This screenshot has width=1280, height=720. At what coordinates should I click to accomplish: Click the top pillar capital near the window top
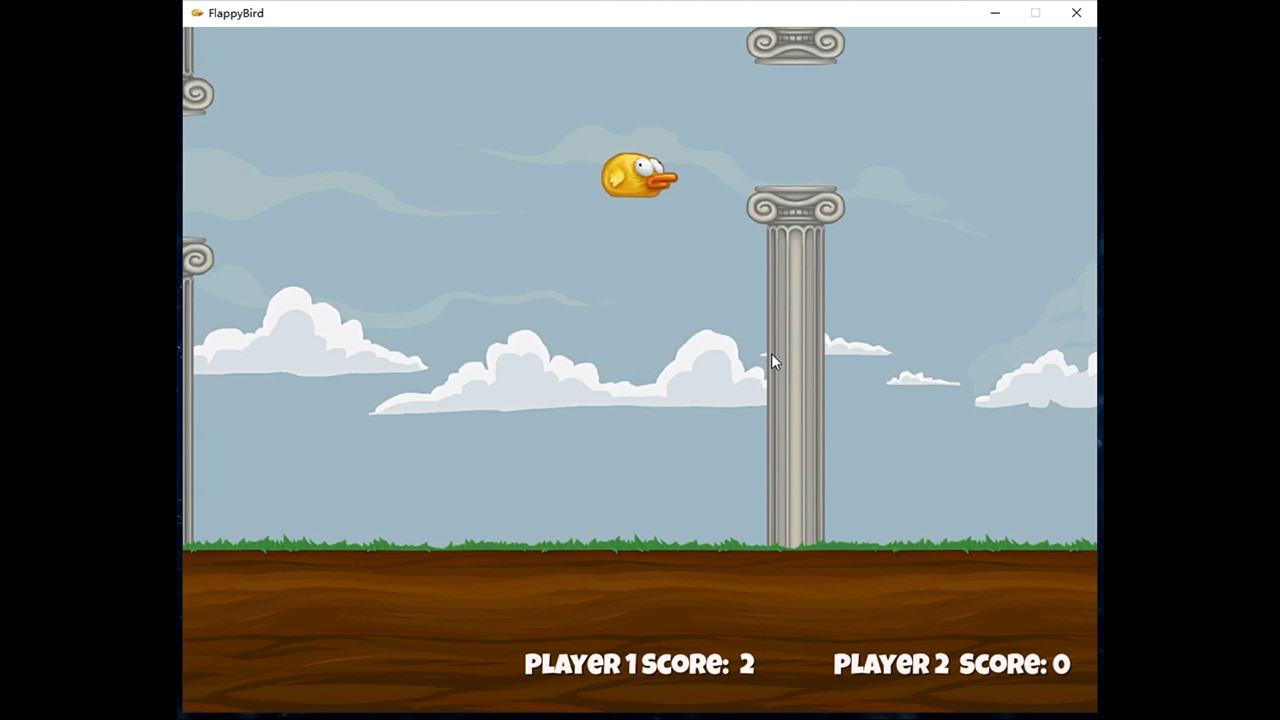coord(795,43)
